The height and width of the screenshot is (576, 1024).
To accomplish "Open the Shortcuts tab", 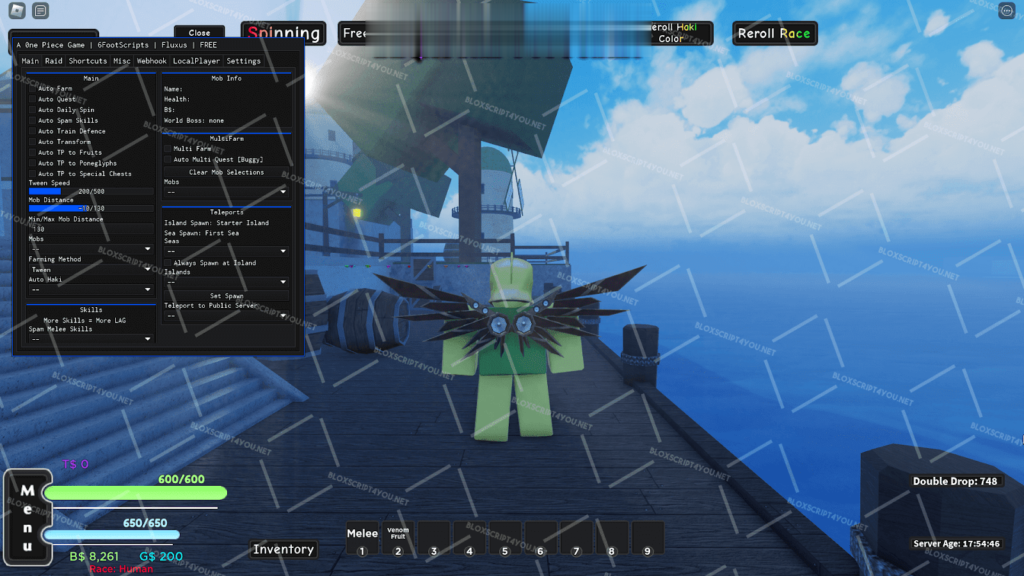I will [x=88, y=61].
